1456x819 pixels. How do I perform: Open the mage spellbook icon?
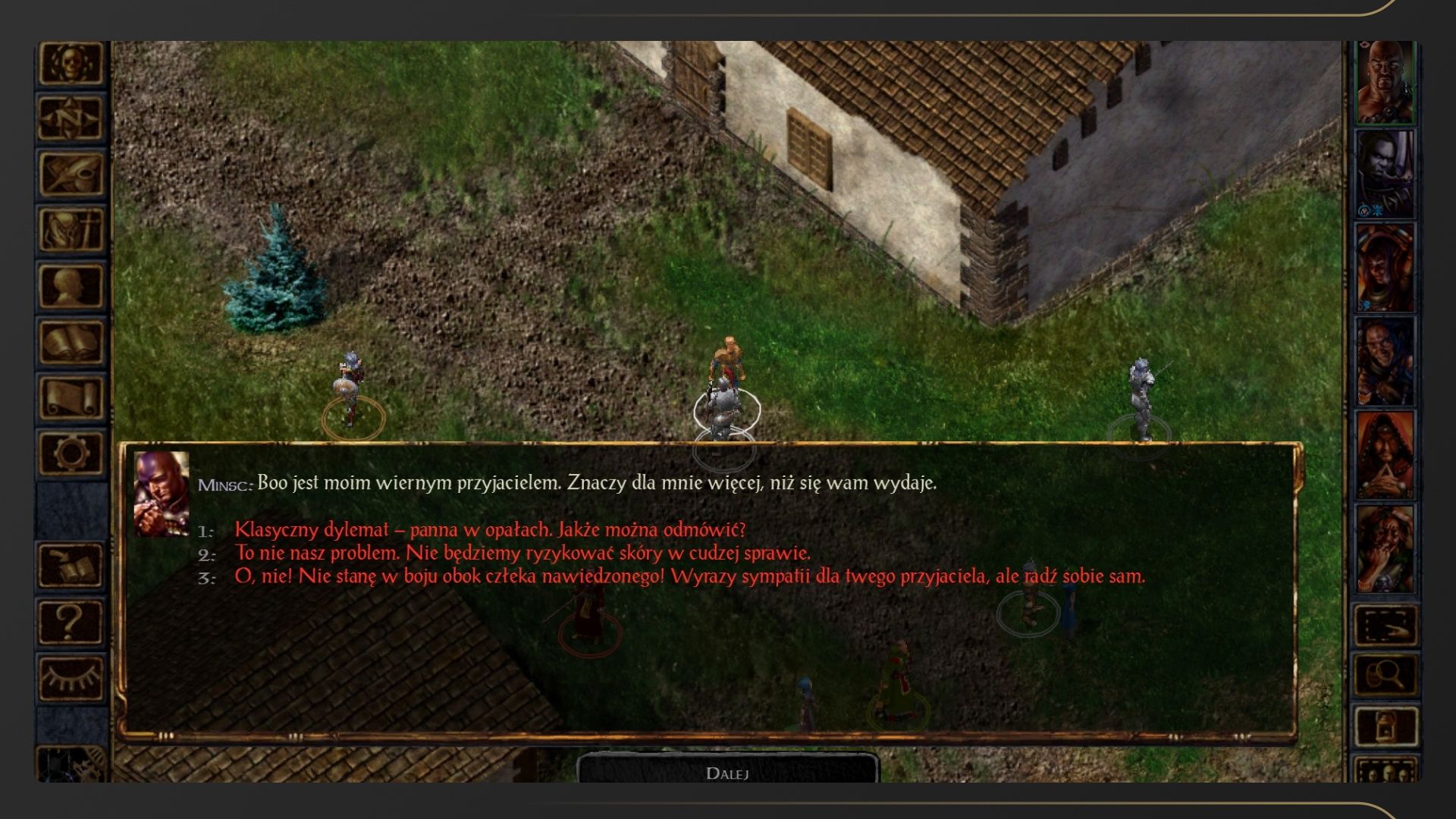point(71,342)
